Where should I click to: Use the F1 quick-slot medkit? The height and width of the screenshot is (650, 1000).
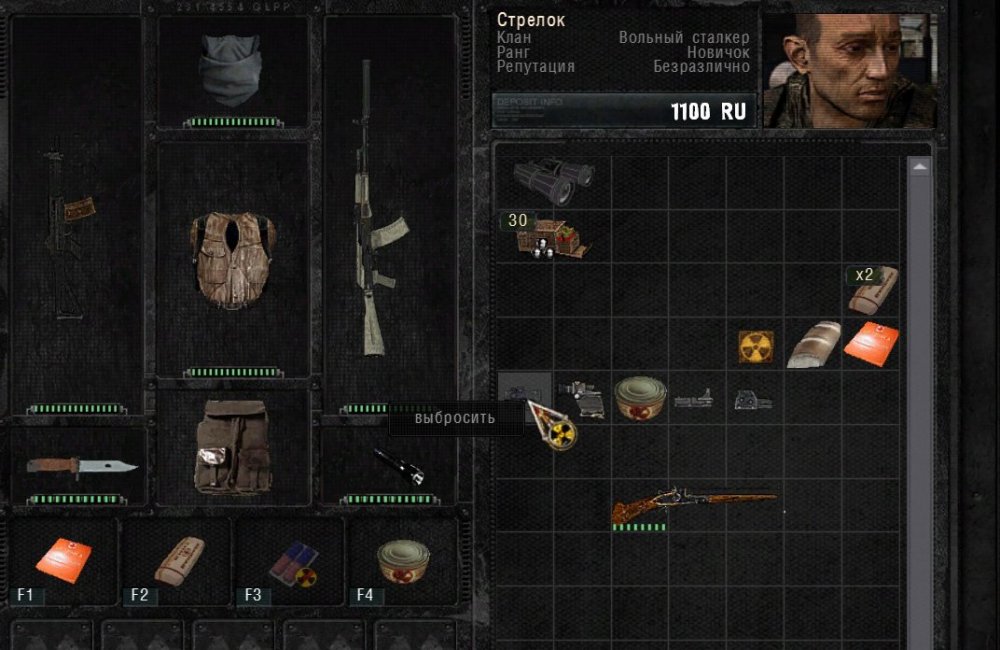63,560
